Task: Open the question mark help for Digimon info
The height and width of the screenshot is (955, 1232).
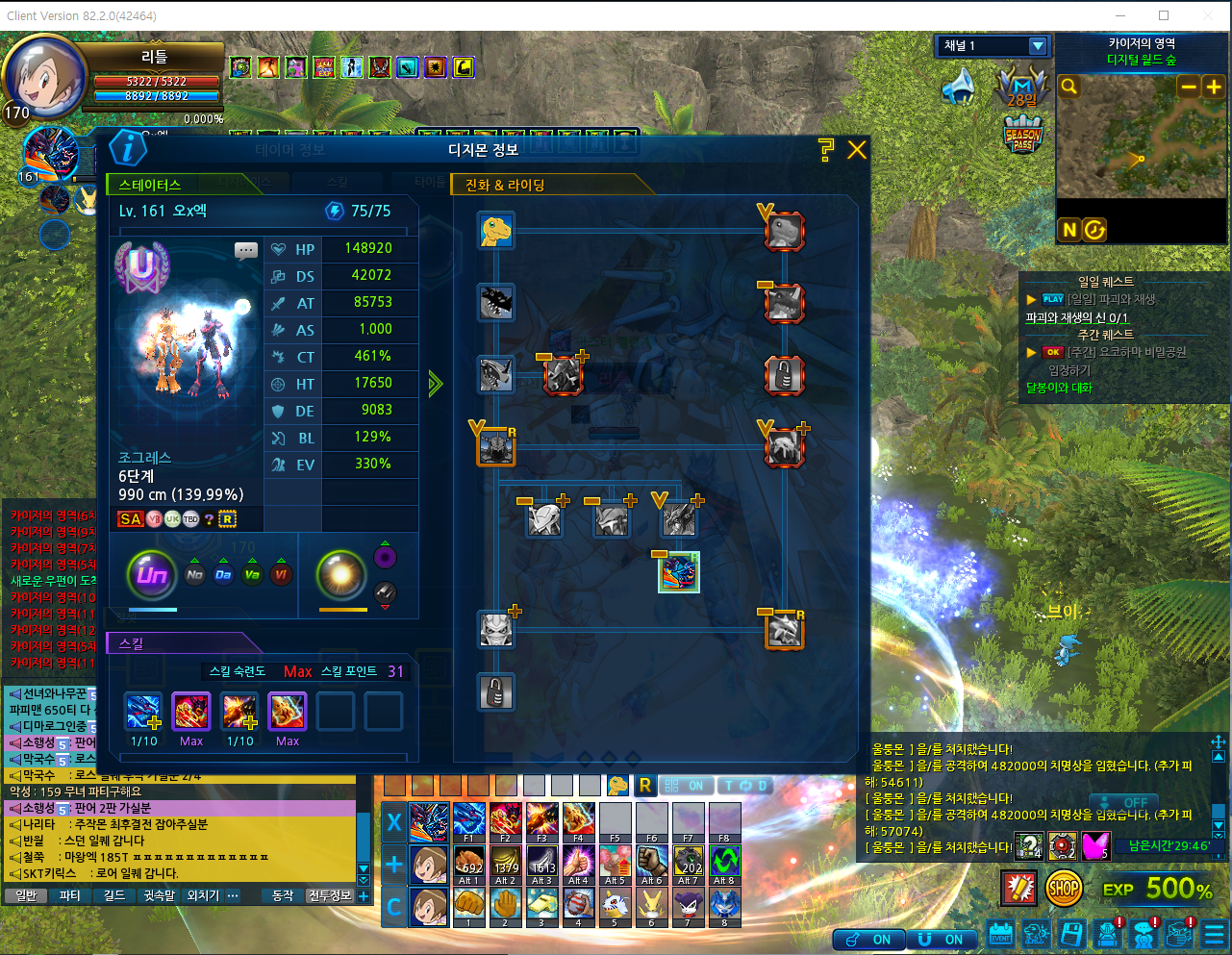Action: pos(825,149)
